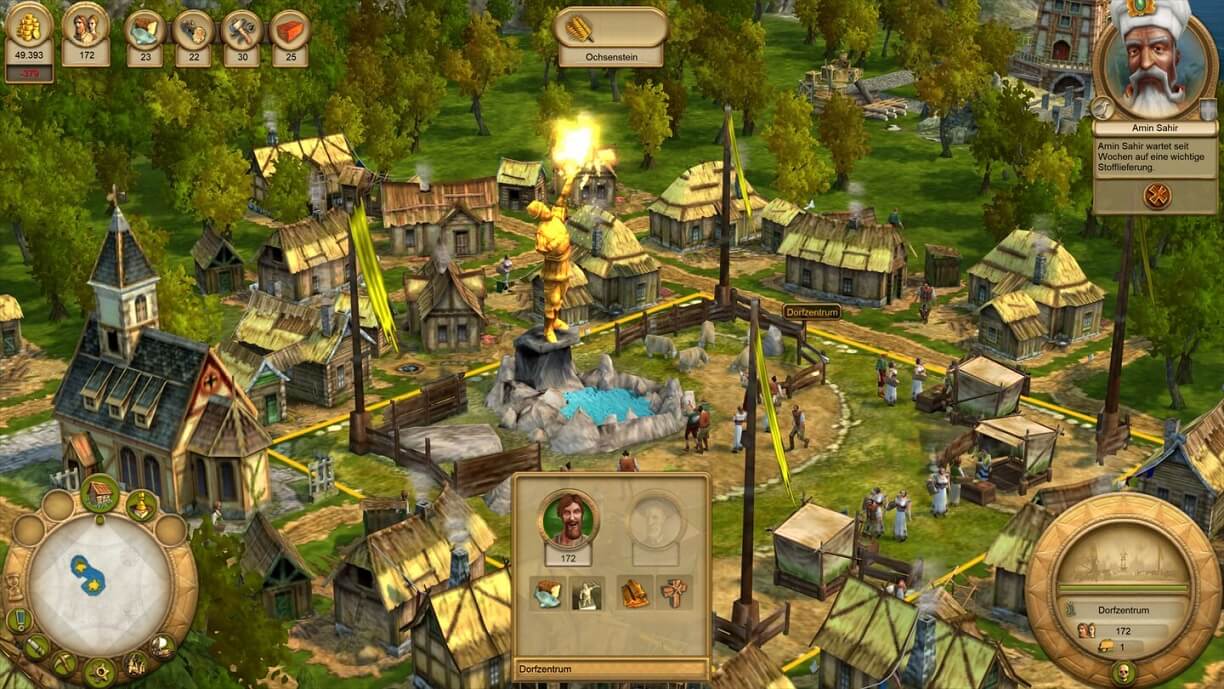This screenshot has height=689, width=1224.
Task: Click the golden statue button above minimap
Action: [x=141, y=505]
